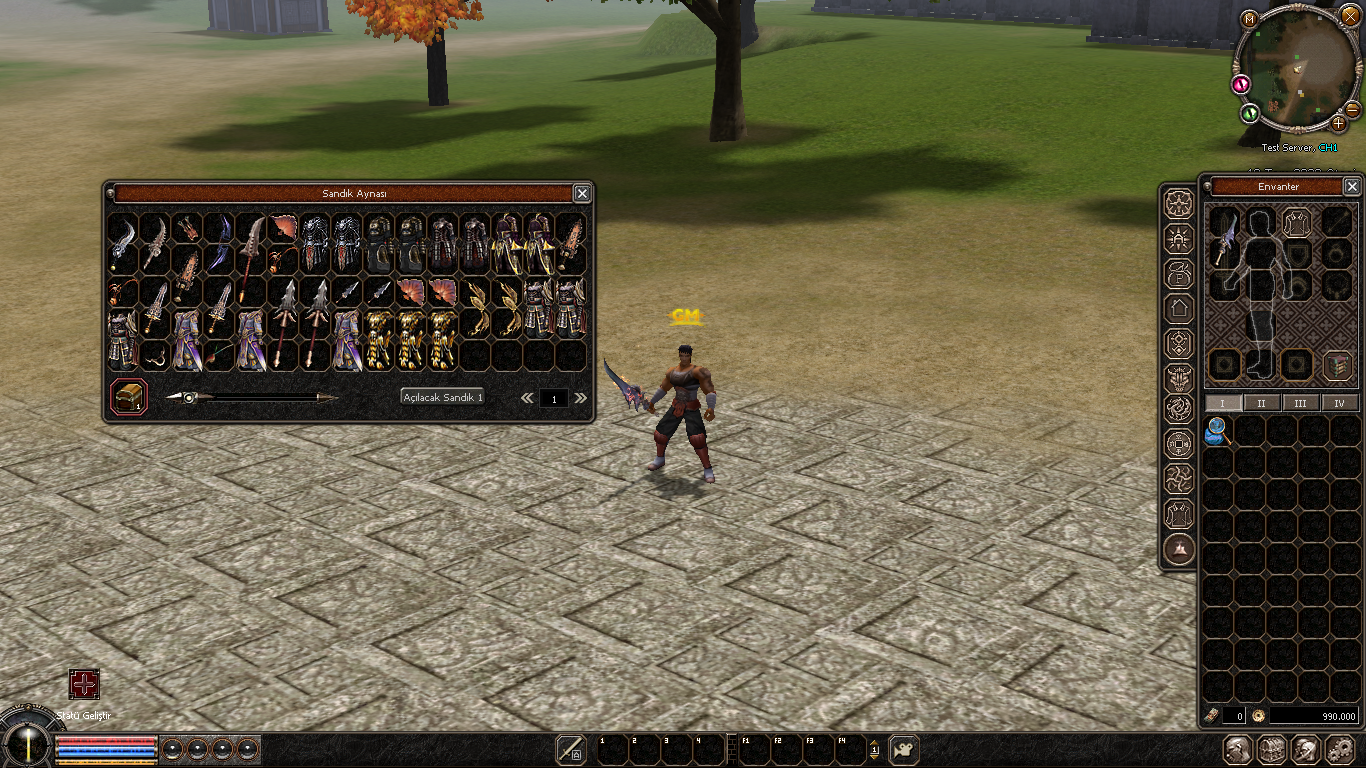Screen dimensions: 1366x768
Task: Click the Statü Geliştir red cross icon
Action: 84,684
